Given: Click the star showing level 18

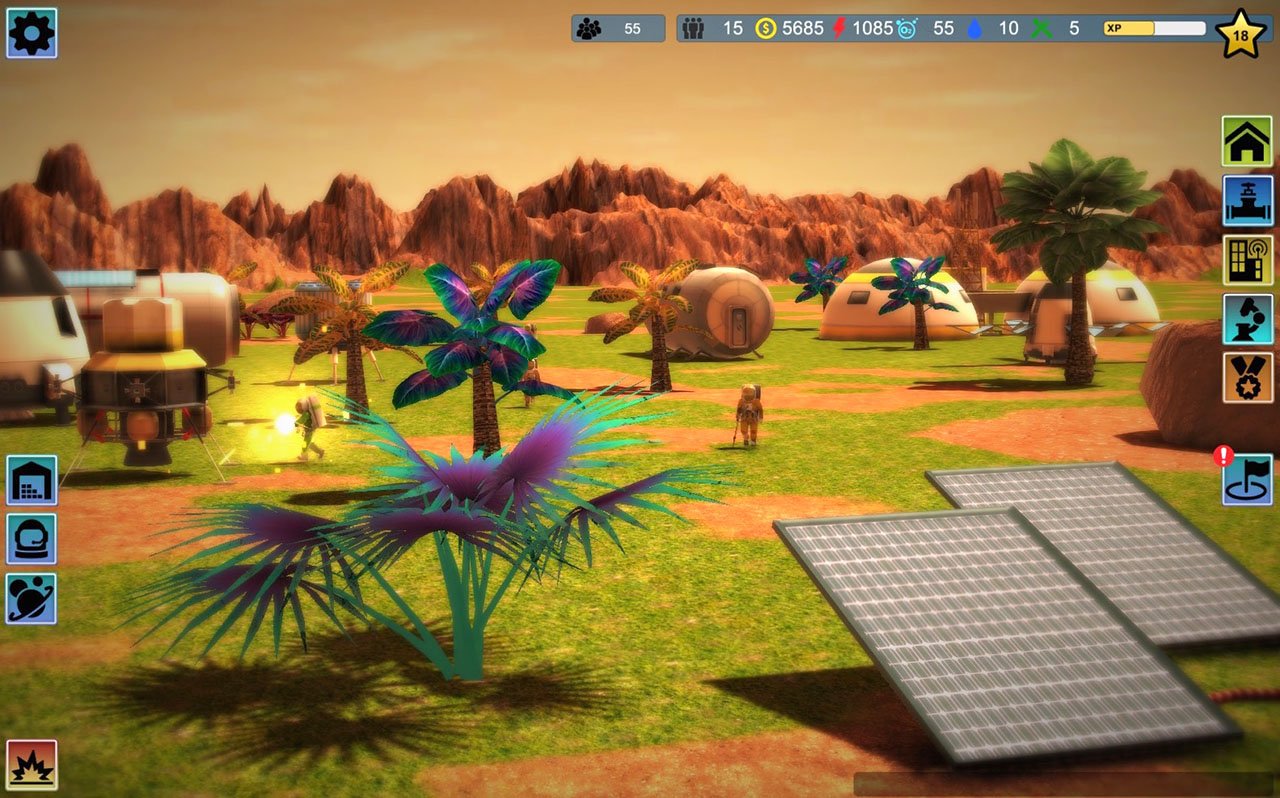Looking at the screenshot, I should pos(1240,31).
